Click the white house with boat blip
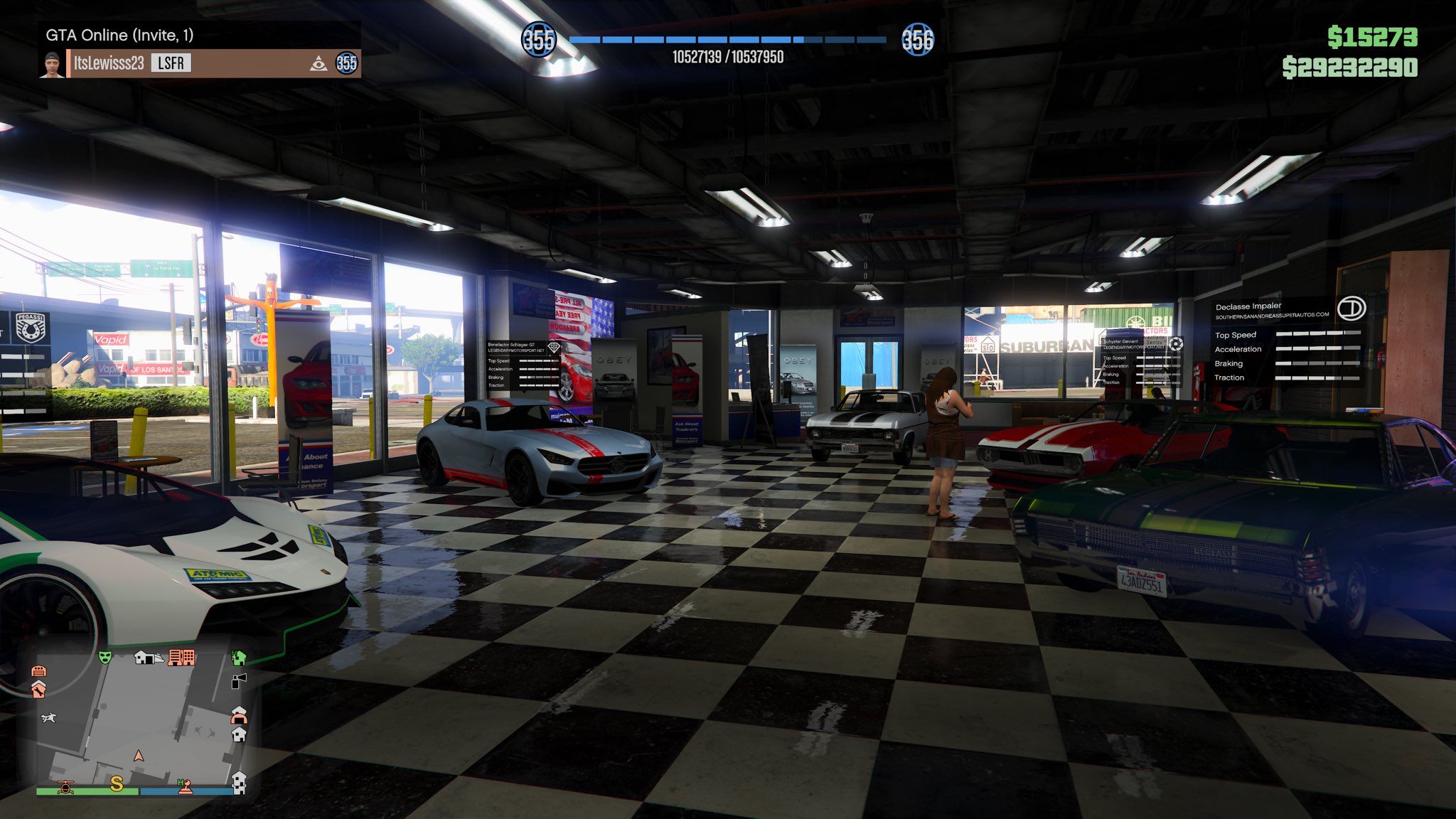This screenshot has height=819, width=1456. coord(148,658)
